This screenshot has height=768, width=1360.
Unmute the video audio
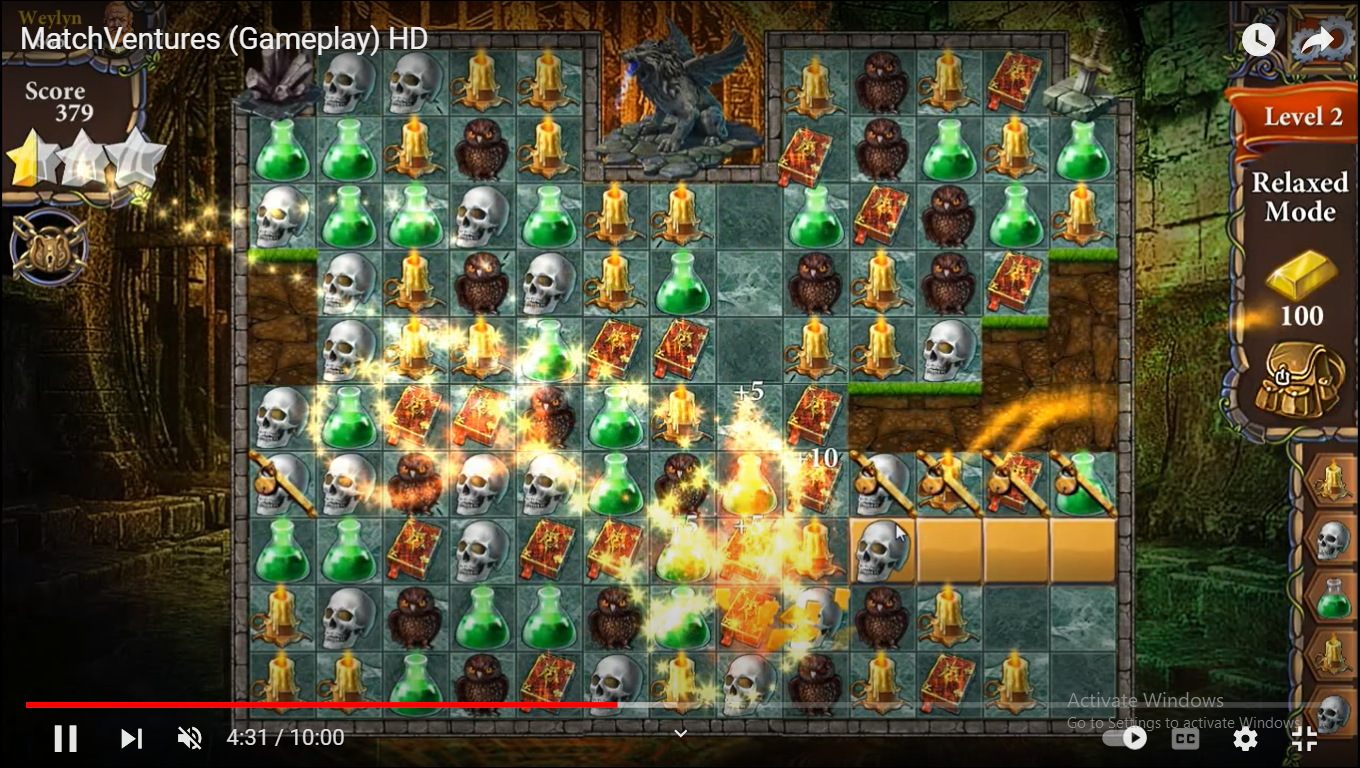190,738
